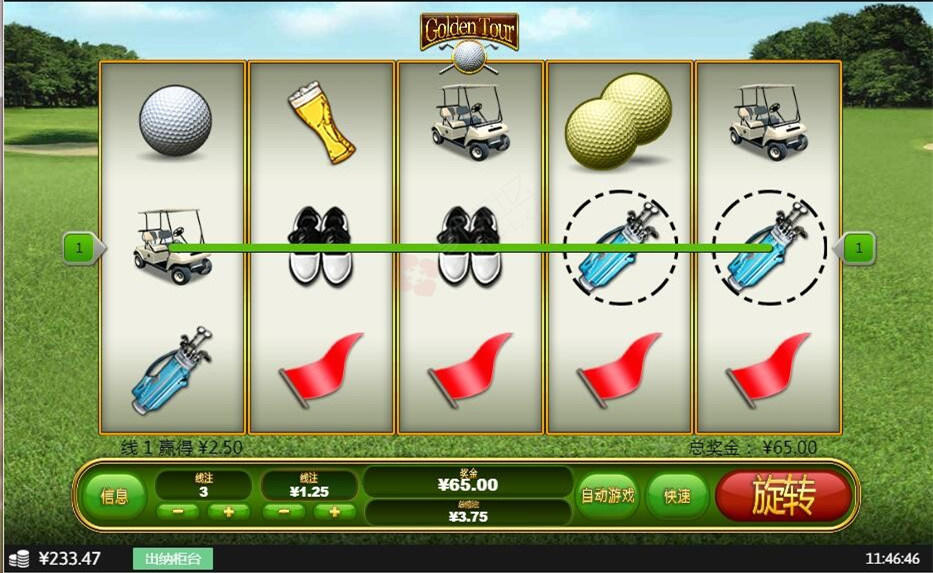The height and width of the screenshot is (573, 933).
Task: Raise the ¥1.25 line bet
Action: pyautogui.click(x=335, y=512)
